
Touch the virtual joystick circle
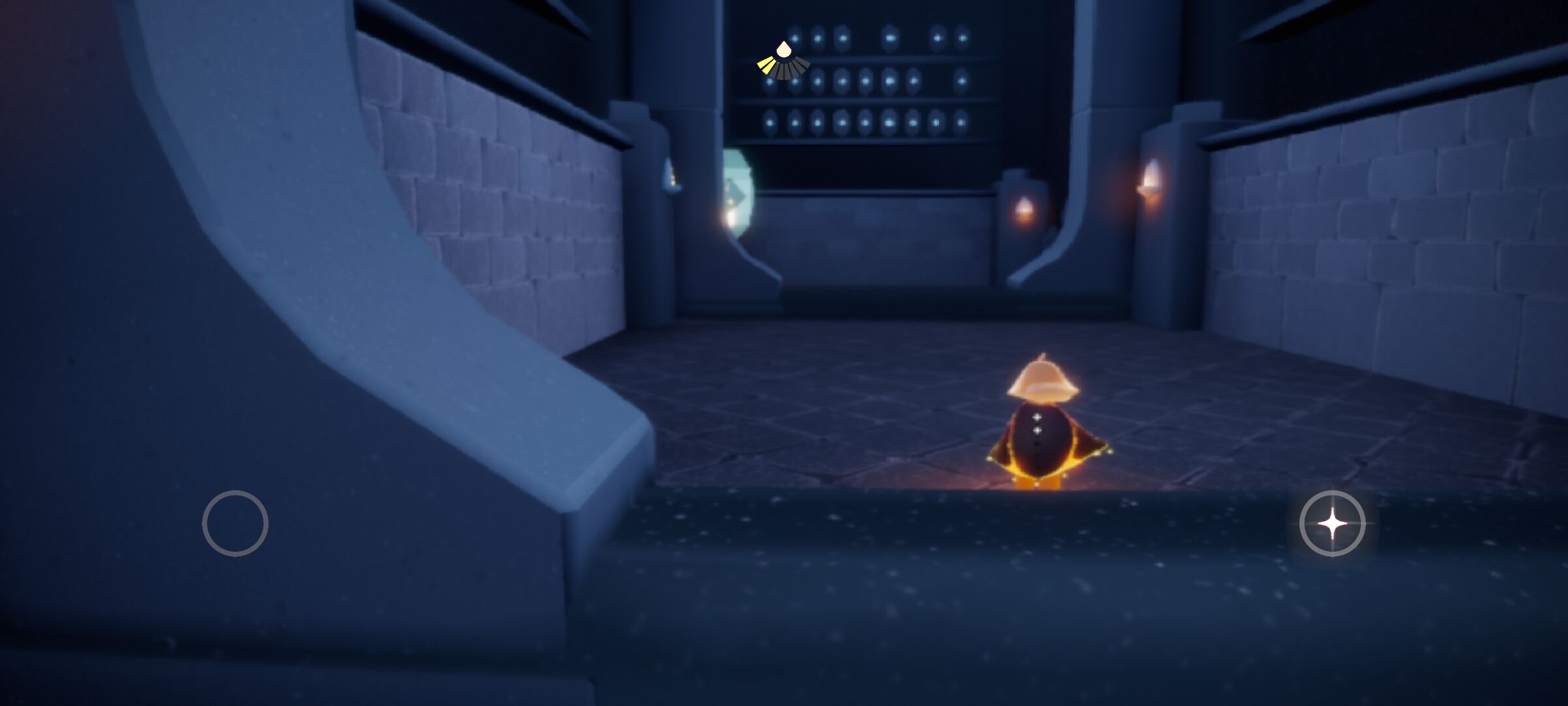235,523
